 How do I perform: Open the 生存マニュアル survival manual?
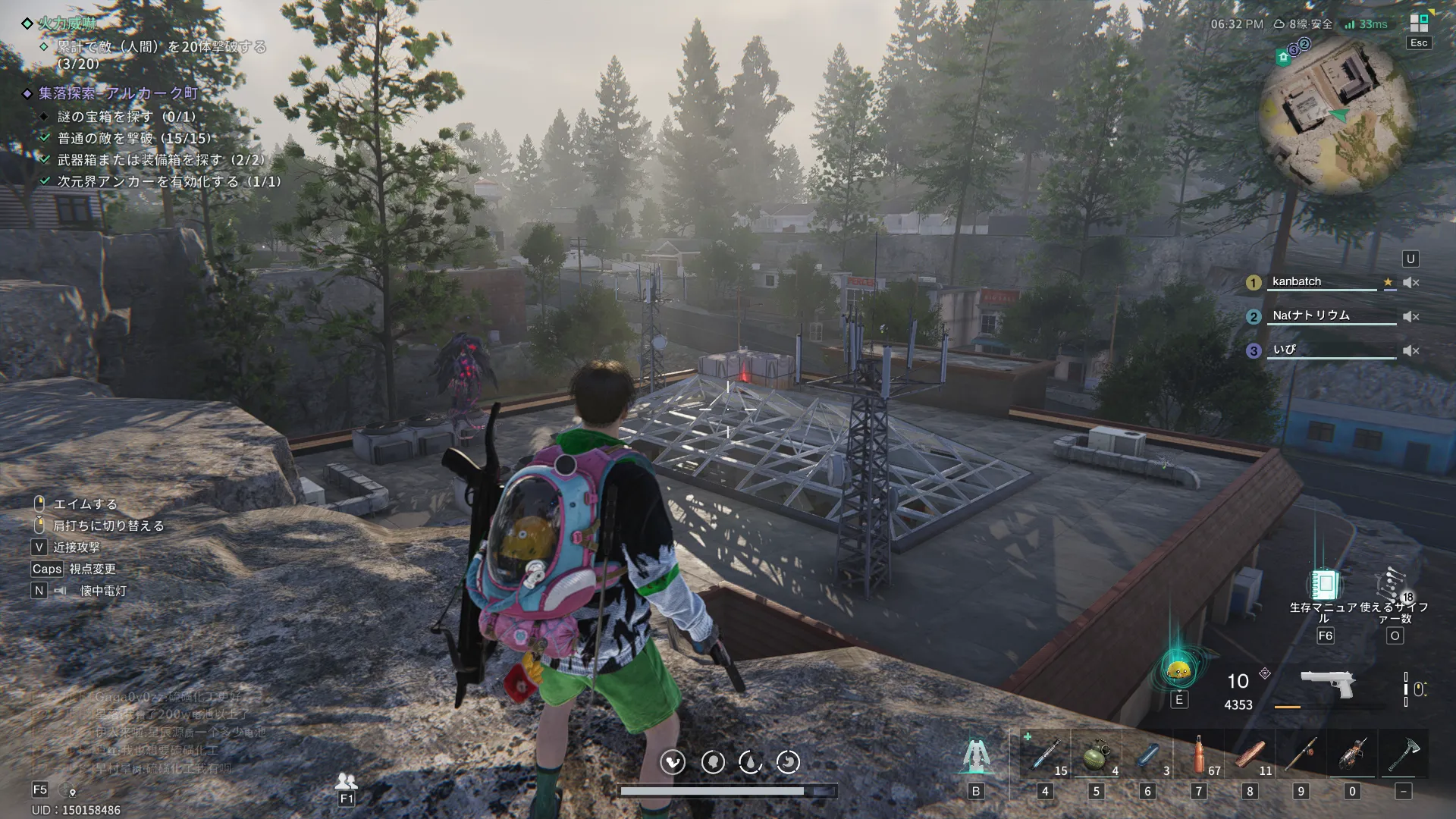point(1325,585)
